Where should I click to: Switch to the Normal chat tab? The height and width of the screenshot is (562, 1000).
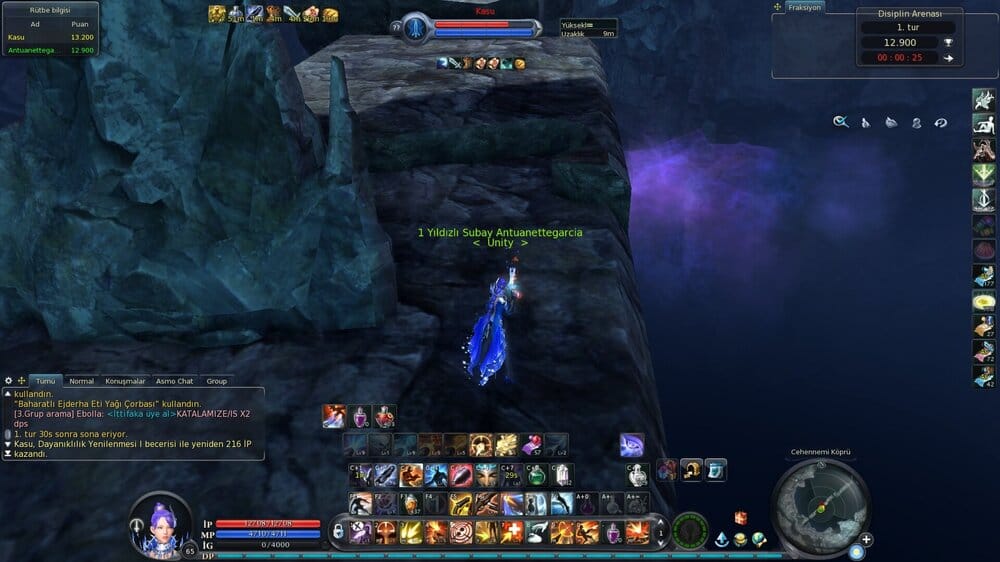point(82,381)
